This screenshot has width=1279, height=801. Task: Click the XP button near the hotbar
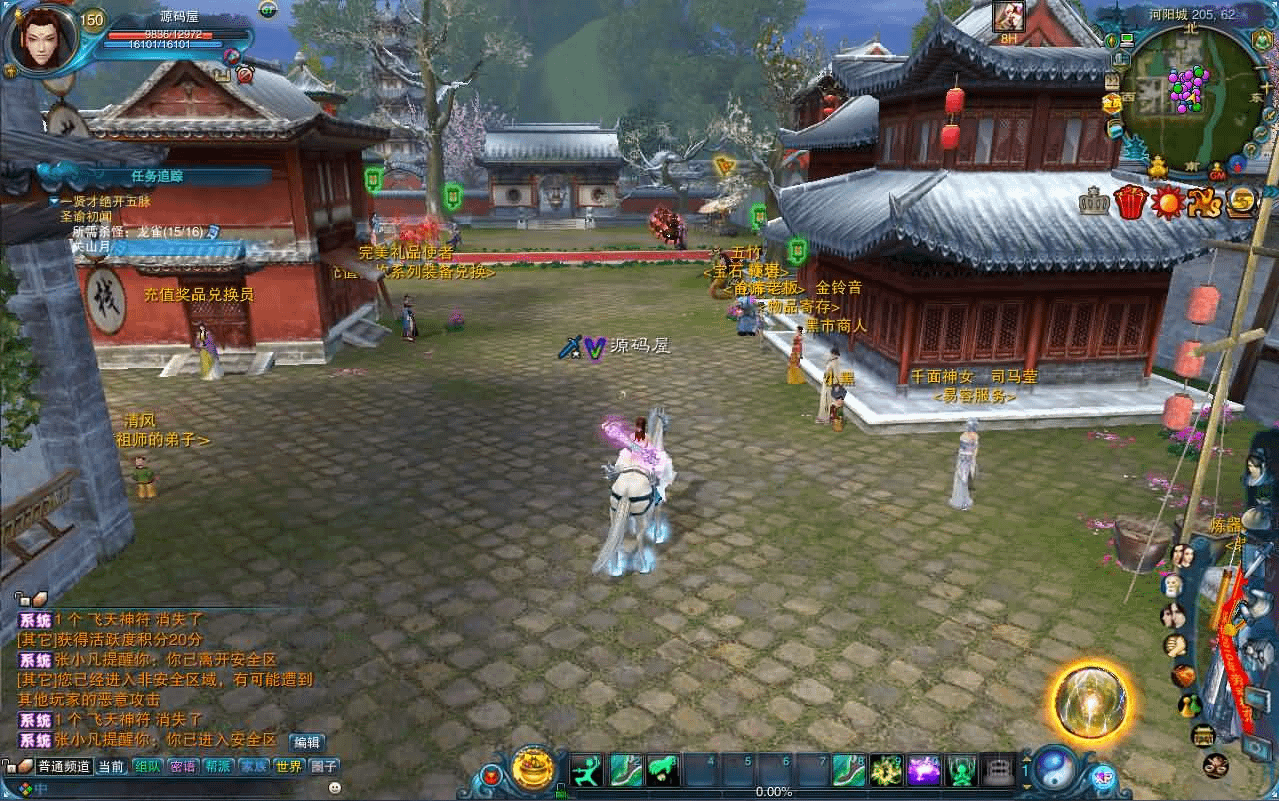tap(1104, 777)
